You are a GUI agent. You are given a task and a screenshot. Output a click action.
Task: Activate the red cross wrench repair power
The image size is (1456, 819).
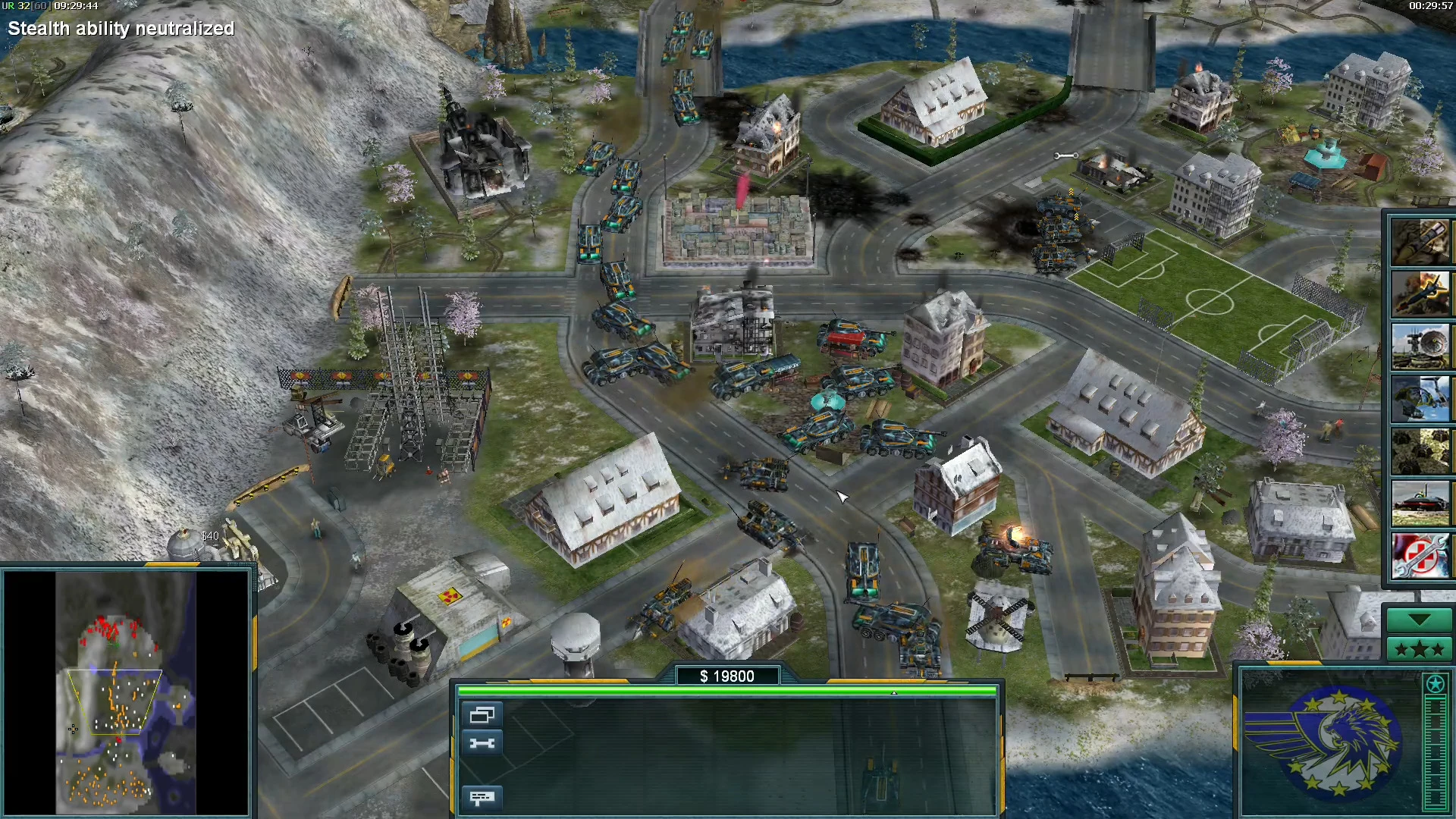coord(1420,556)
